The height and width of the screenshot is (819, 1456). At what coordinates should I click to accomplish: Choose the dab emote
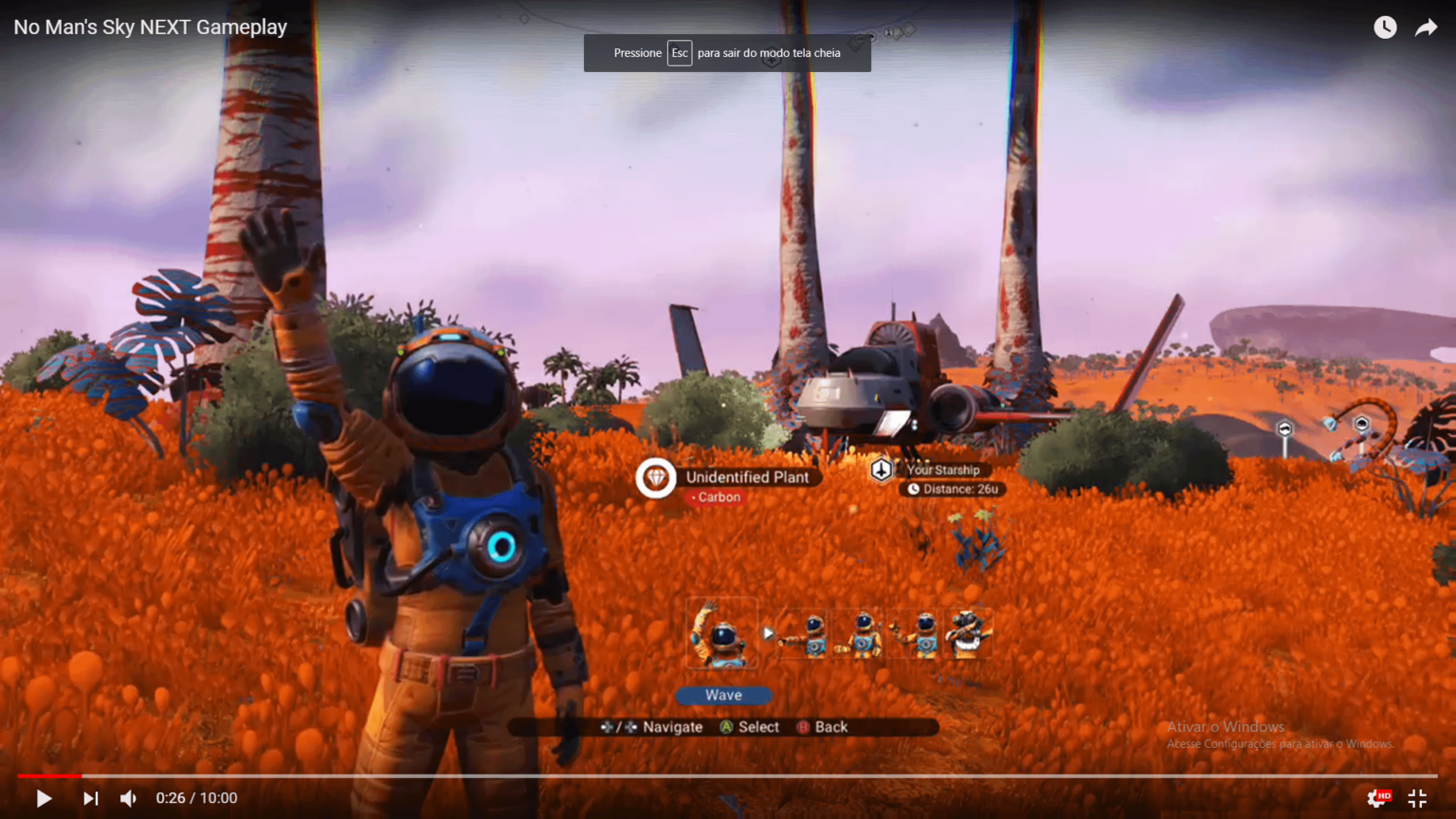[x=968, y=634]
